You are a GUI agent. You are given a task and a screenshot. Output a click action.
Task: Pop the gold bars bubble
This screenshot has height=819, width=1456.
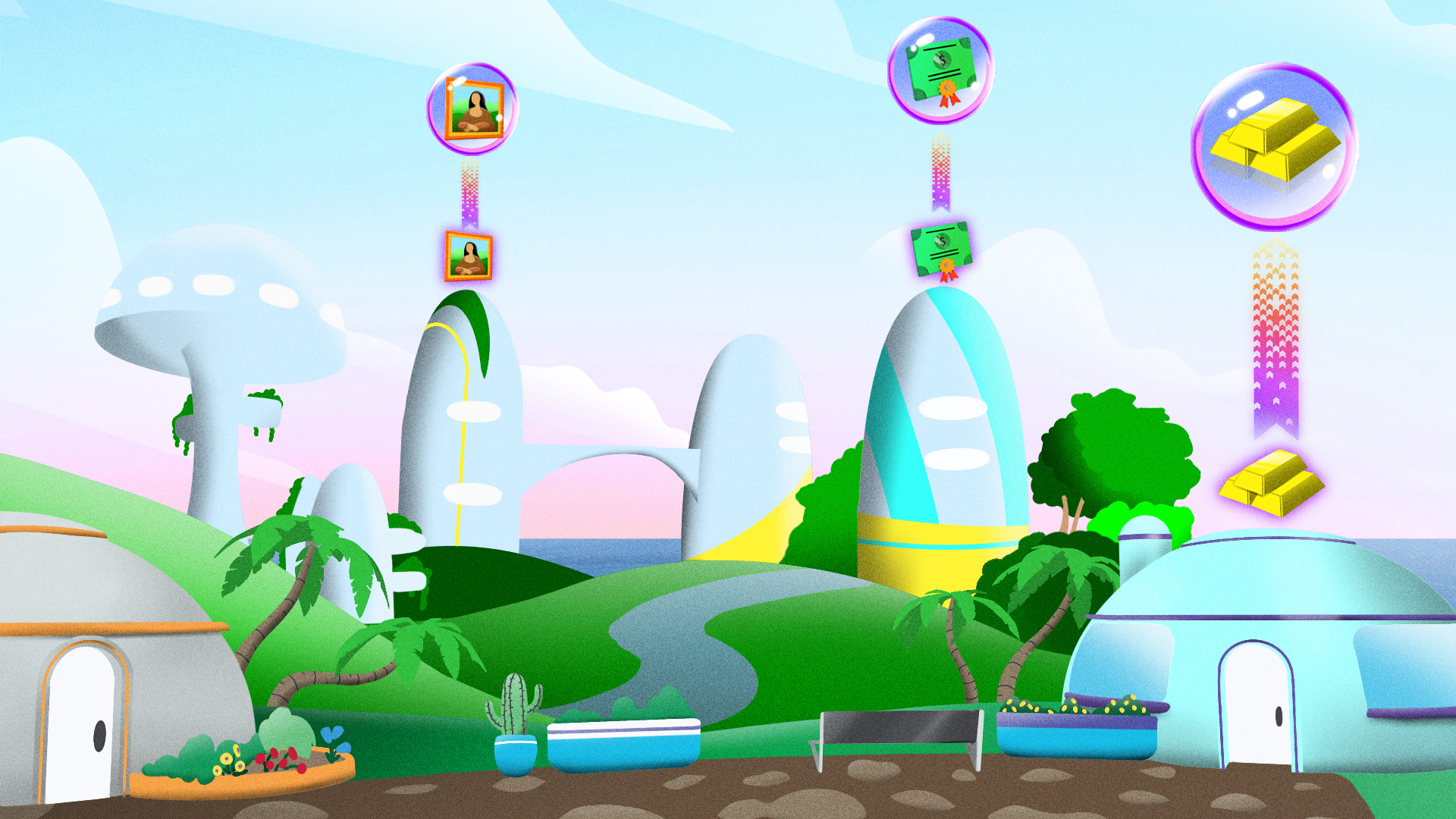click(x=1274, y=146)
